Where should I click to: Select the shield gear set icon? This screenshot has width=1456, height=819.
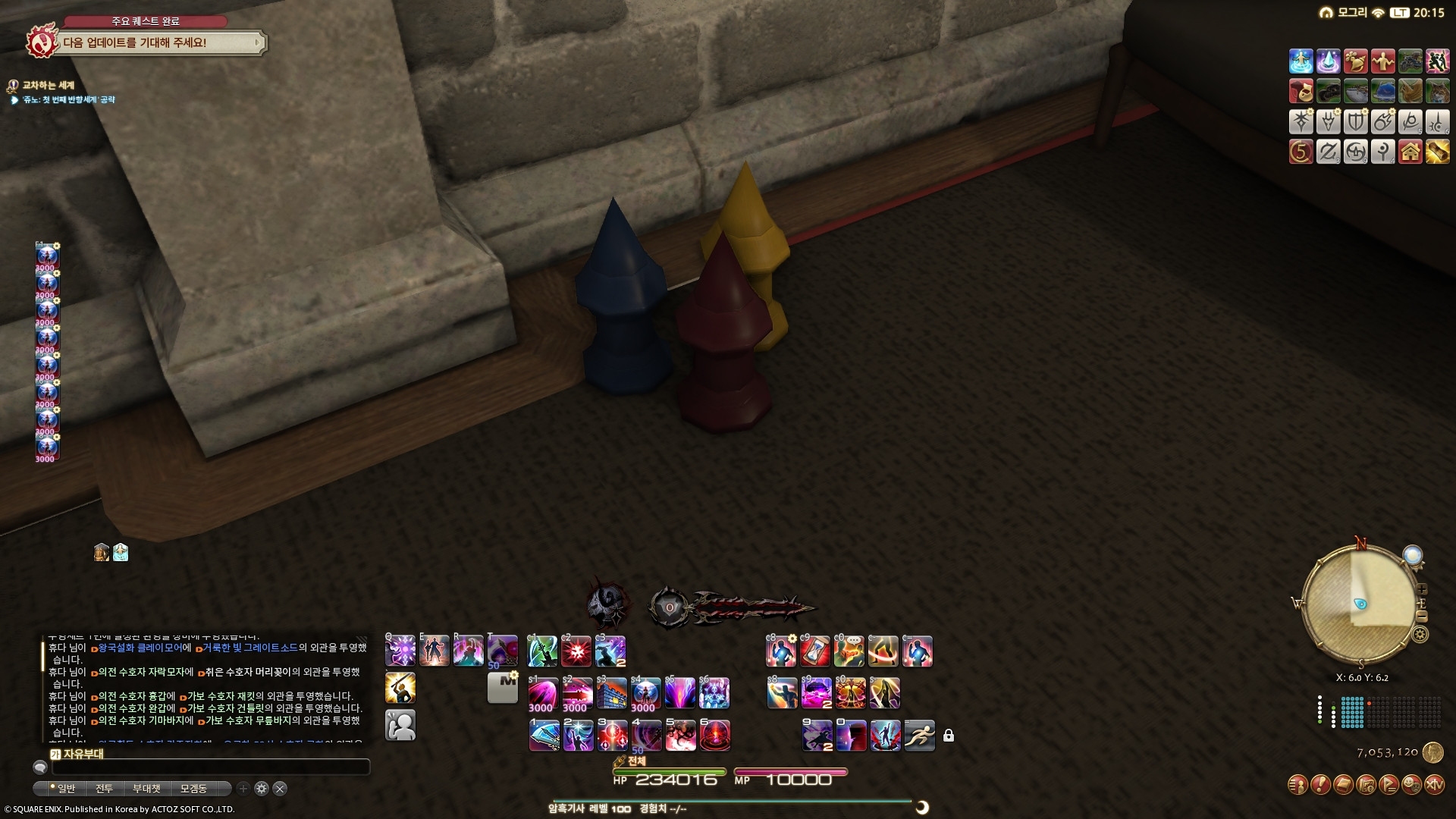(x=1355, y=121)
